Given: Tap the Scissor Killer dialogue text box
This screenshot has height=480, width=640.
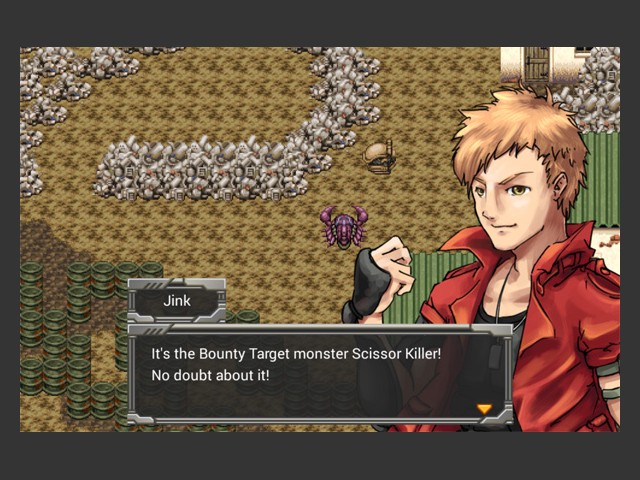Looking at the screenshot, I should click(x=320, y=372).
